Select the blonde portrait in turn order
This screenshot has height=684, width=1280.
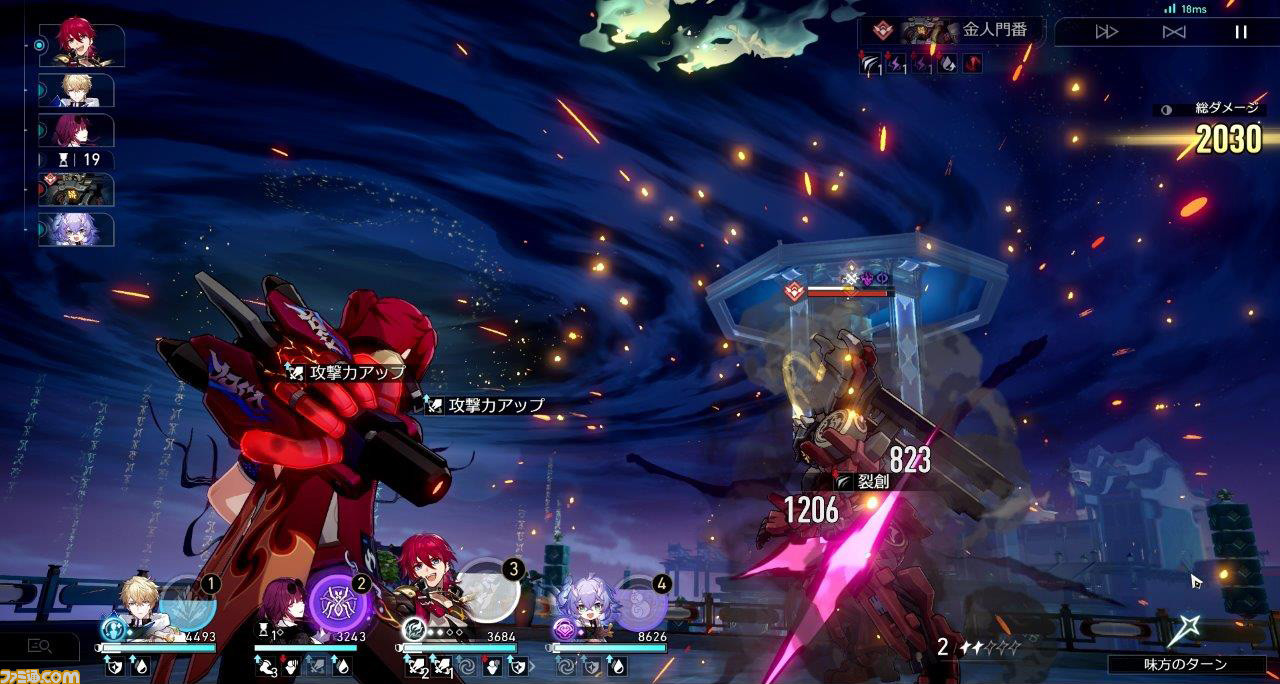[x=78, y=90]
